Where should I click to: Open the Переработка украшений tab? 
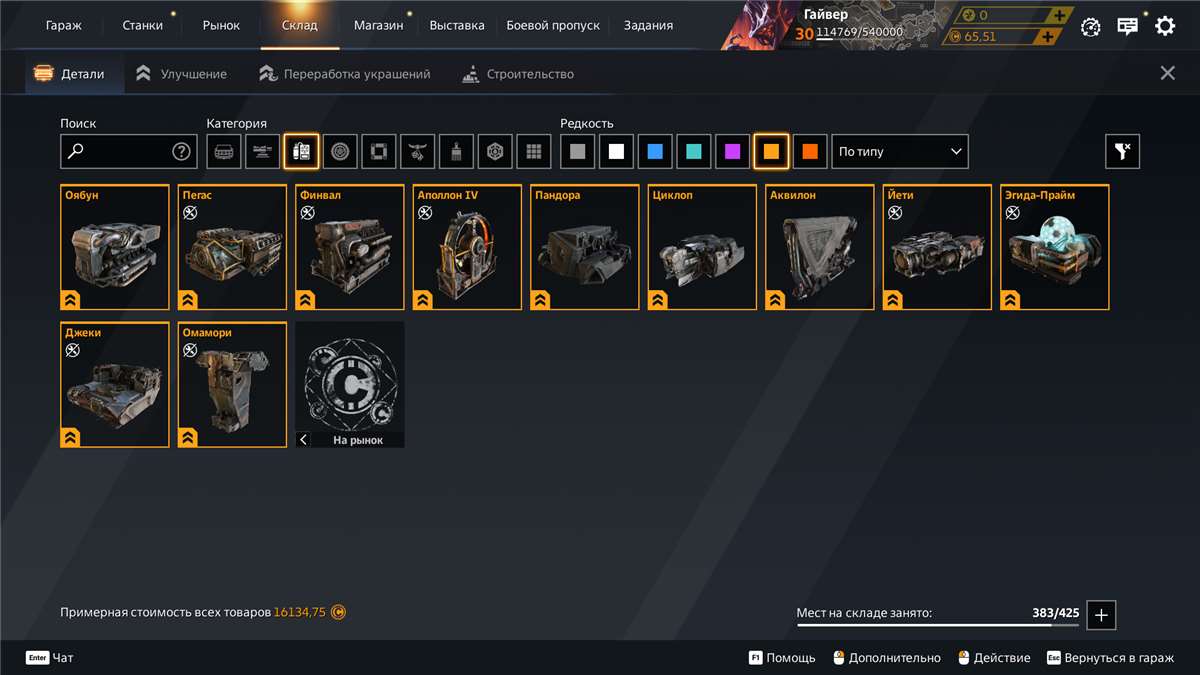pos(345,74)
